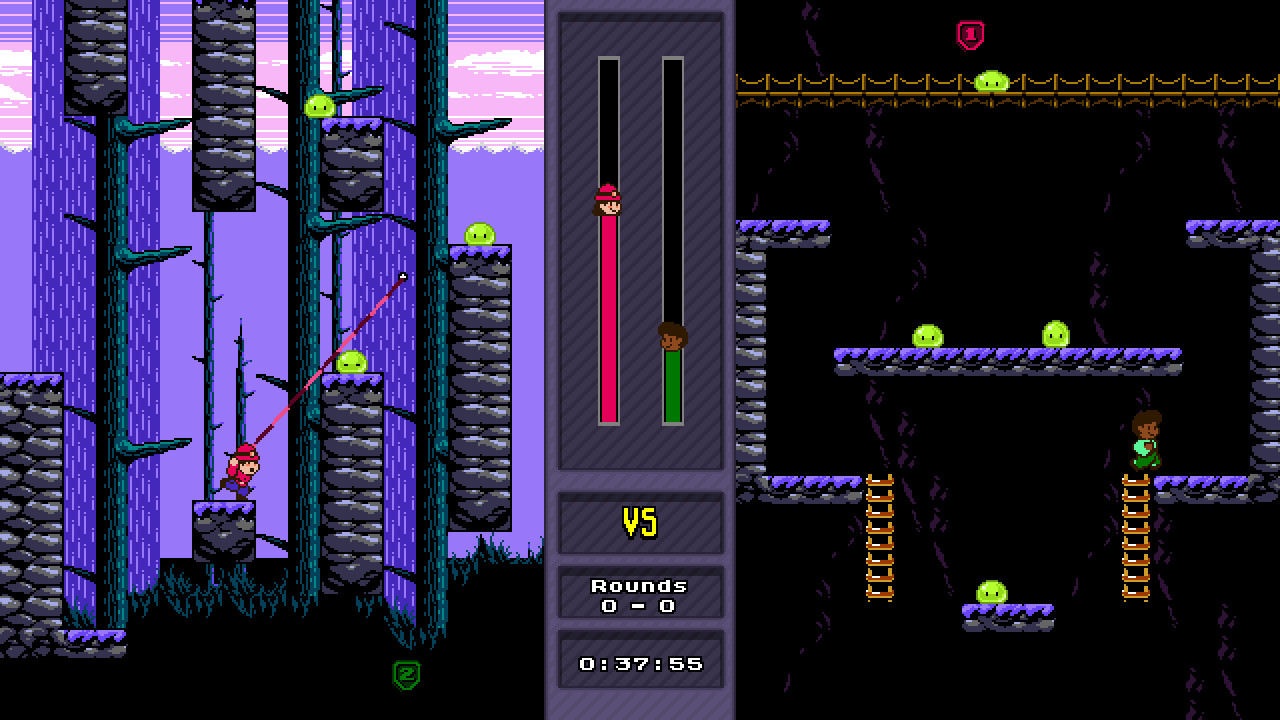Click the 0:37:55 match timer
This screenshot has height=720, width=1280.
point(641,661)
